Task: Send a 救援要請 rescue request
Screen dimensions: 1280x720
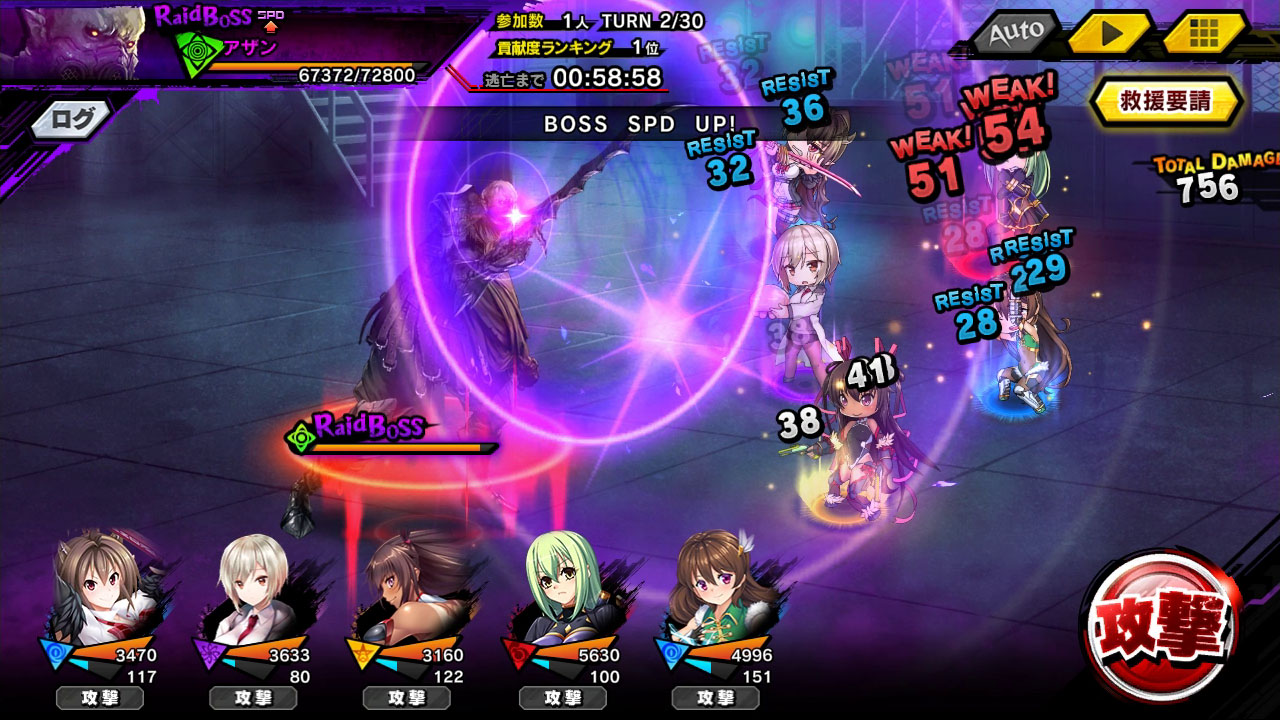Action: coord(1165,101)
